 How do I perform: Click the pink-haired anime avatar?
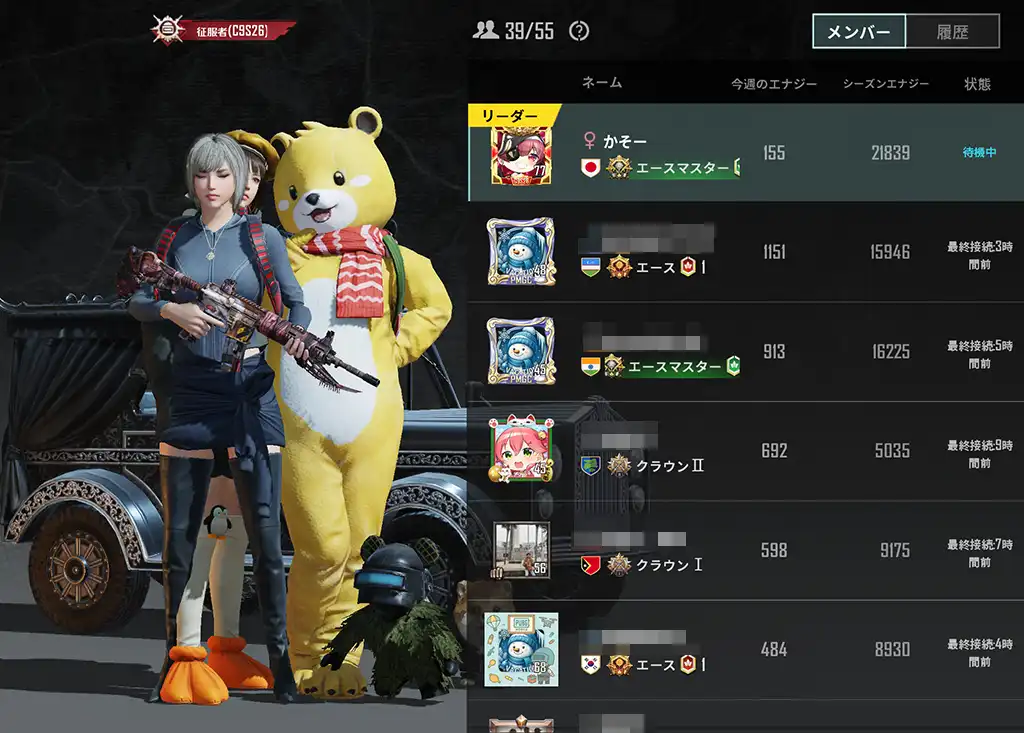[x=521, y=451]
